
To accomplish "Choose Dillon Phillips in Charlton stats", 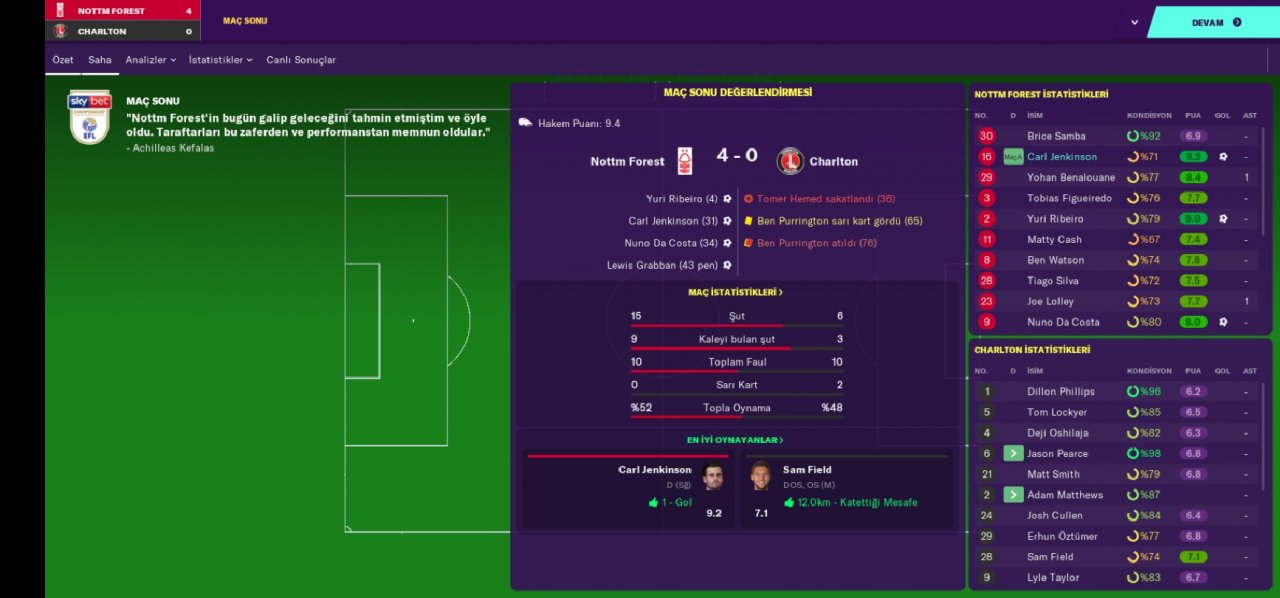I will 1060,392.
